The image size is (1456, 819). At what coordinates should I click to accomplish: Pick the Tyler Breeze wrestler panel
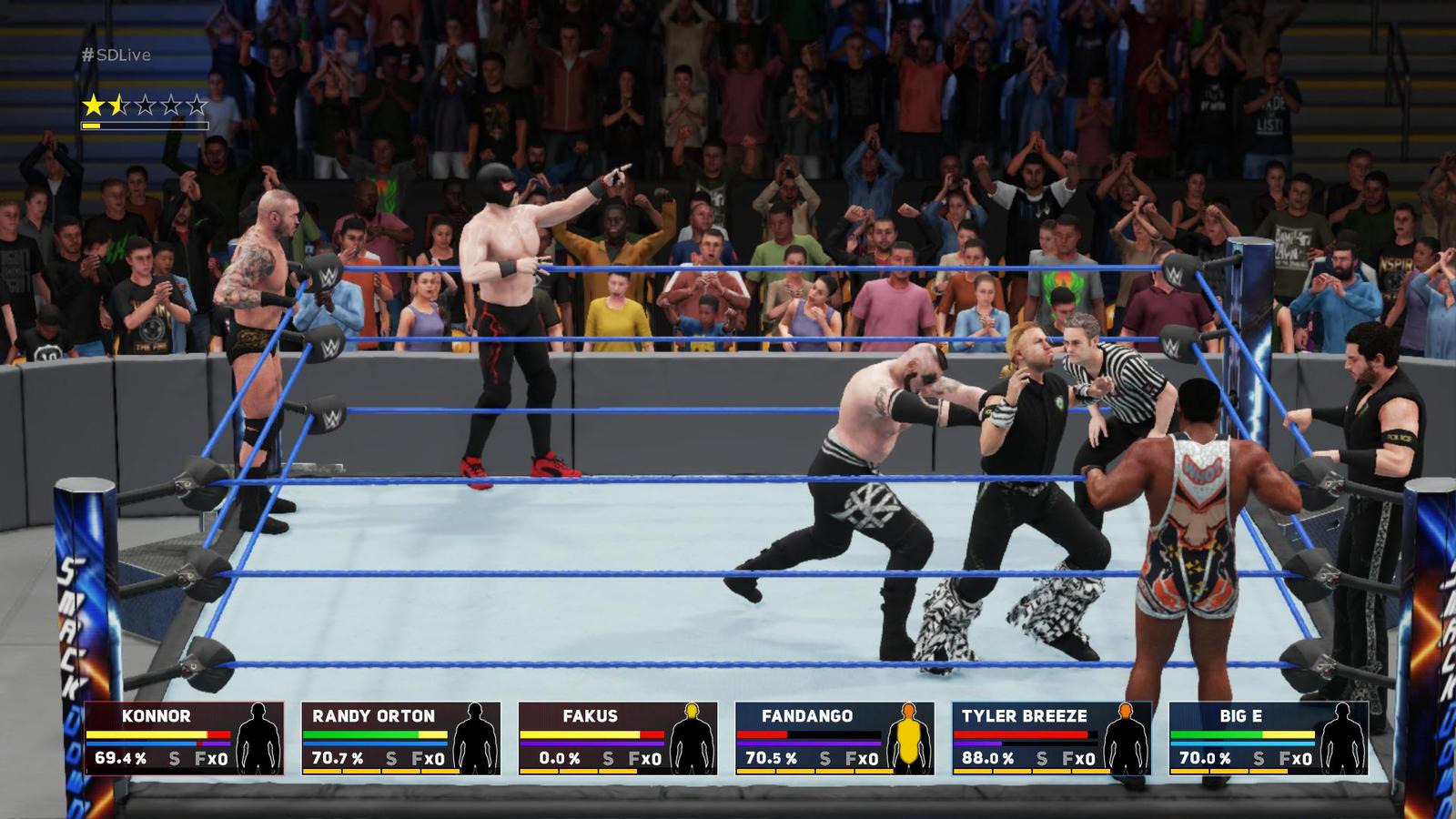click(x=1051, y=738)
